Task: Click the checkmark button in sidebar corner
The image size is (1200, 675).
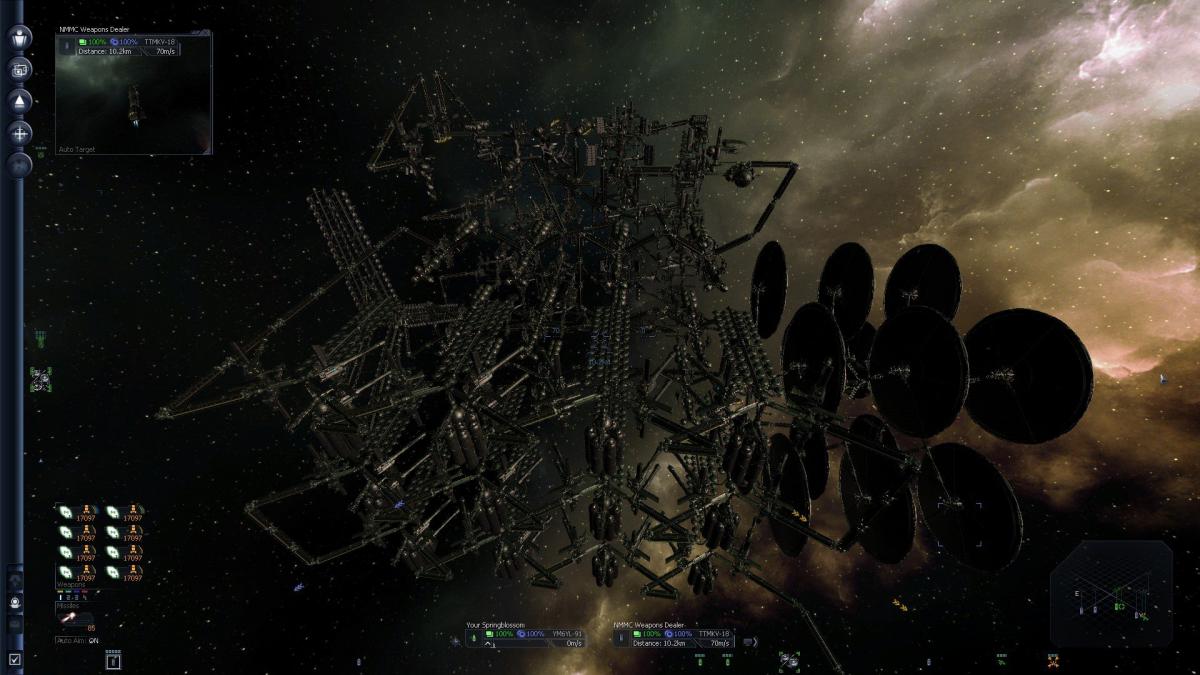Action: pyautogui.click(x=14, y=658)
